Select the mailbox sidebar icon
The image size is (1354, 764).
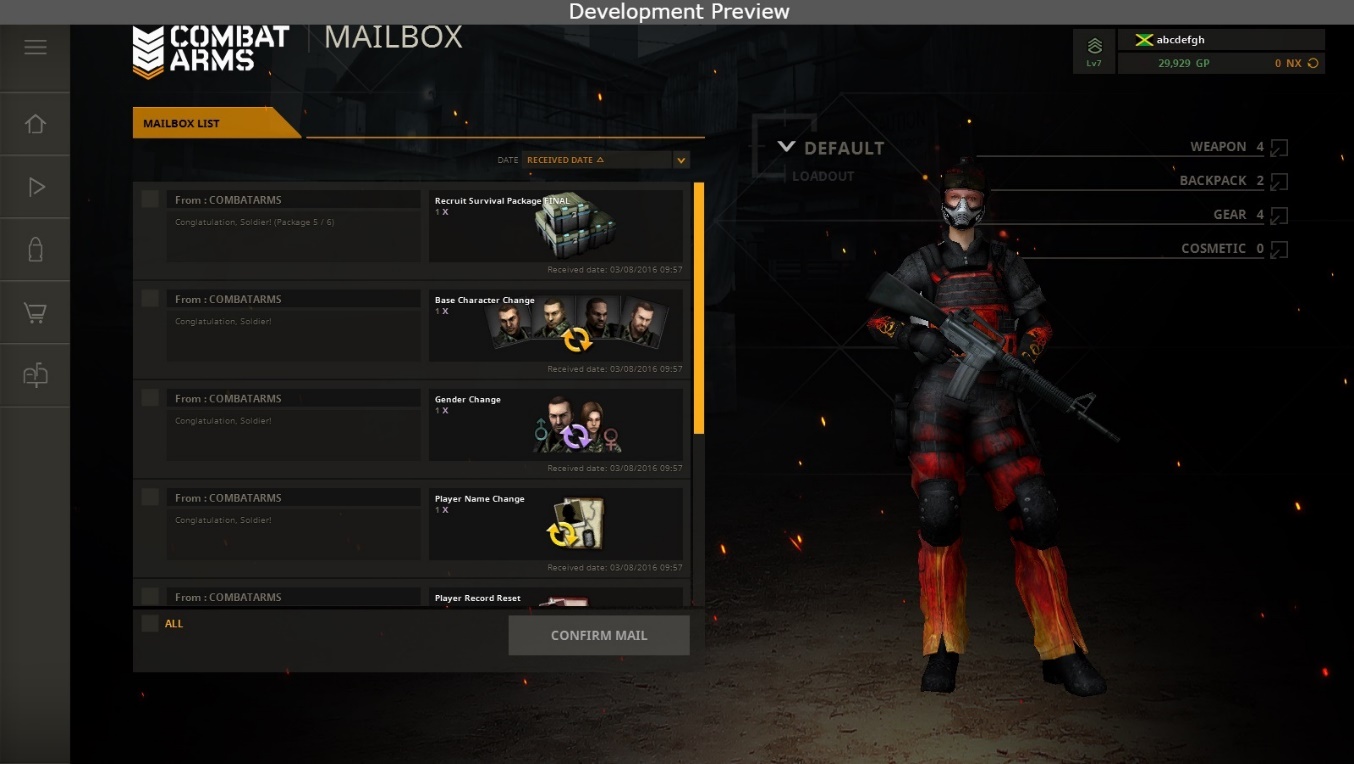[35, 375]
